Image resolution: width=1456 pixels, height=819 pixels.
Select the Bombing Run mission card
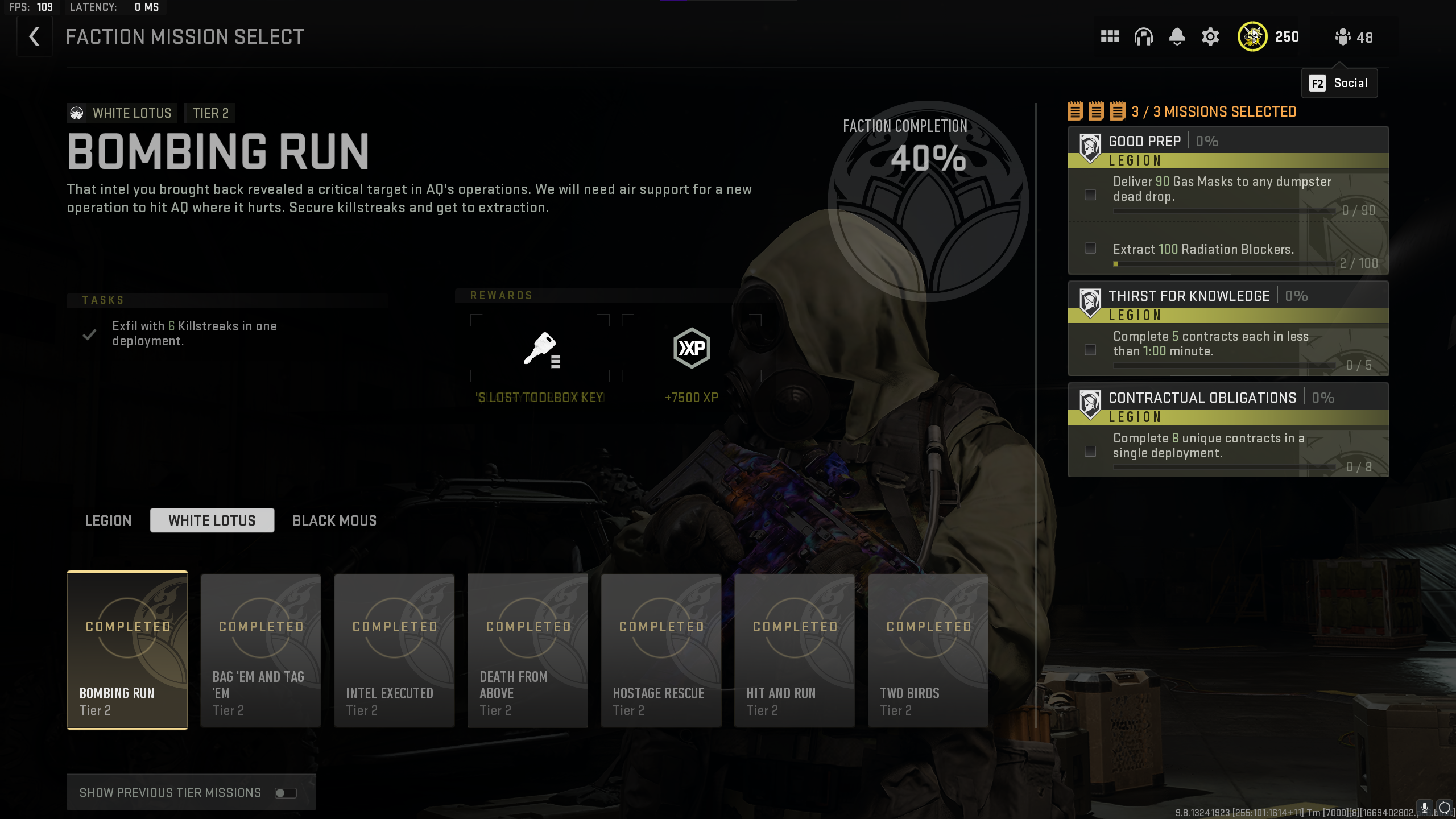127,650
